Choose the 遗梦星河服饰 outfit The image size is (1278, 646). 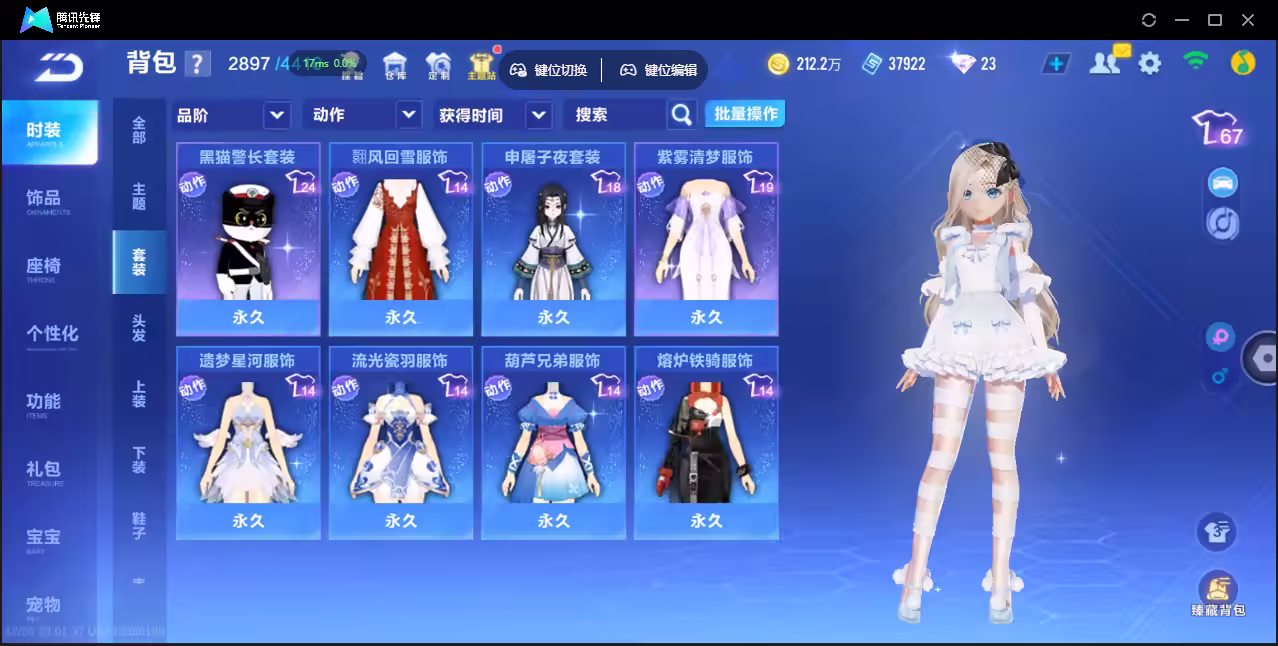point(248,442)
